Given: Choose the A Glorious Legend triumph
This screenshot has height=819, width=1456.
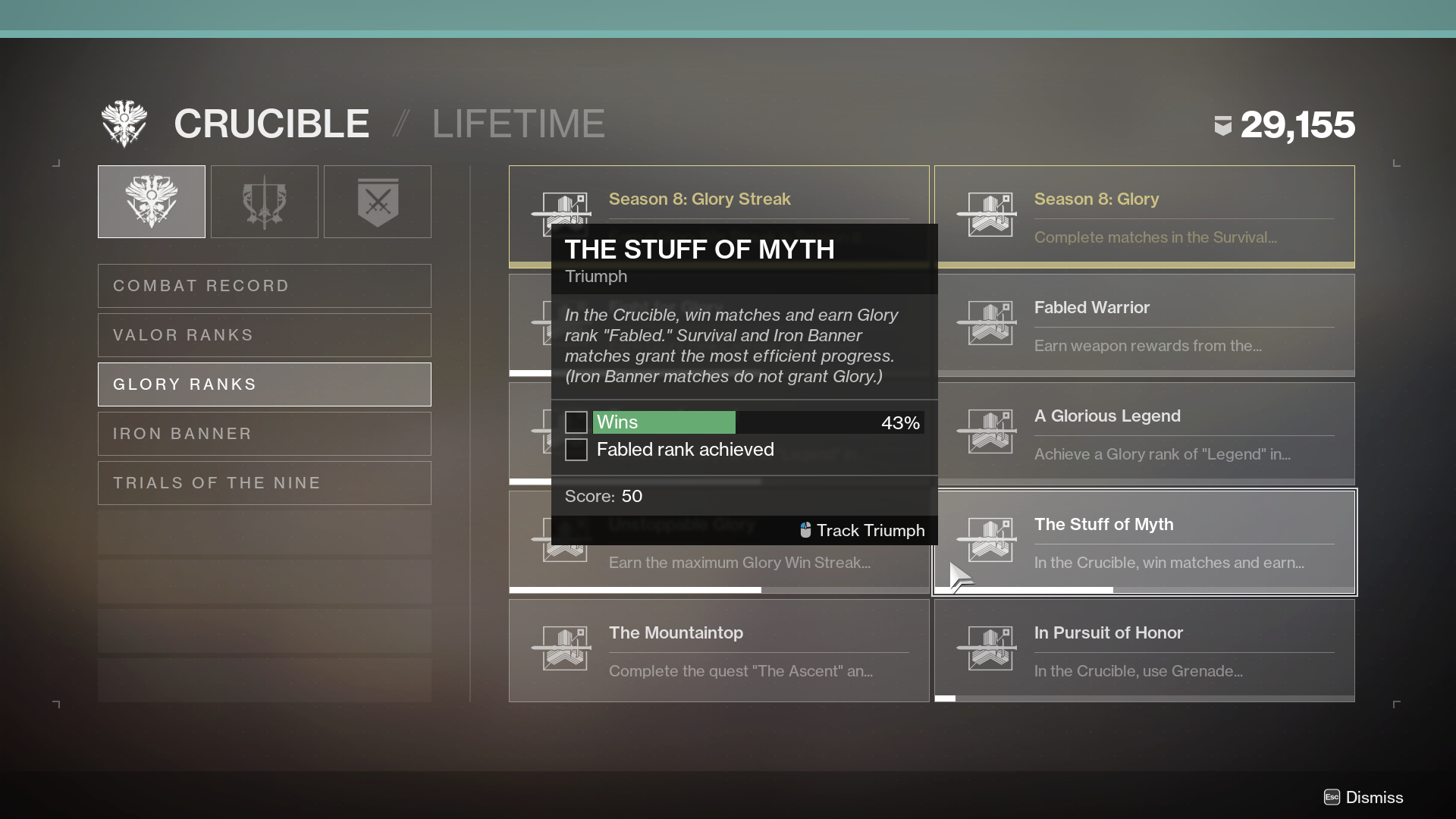Looking at the screenshot, I should (x=1144, y=433).
